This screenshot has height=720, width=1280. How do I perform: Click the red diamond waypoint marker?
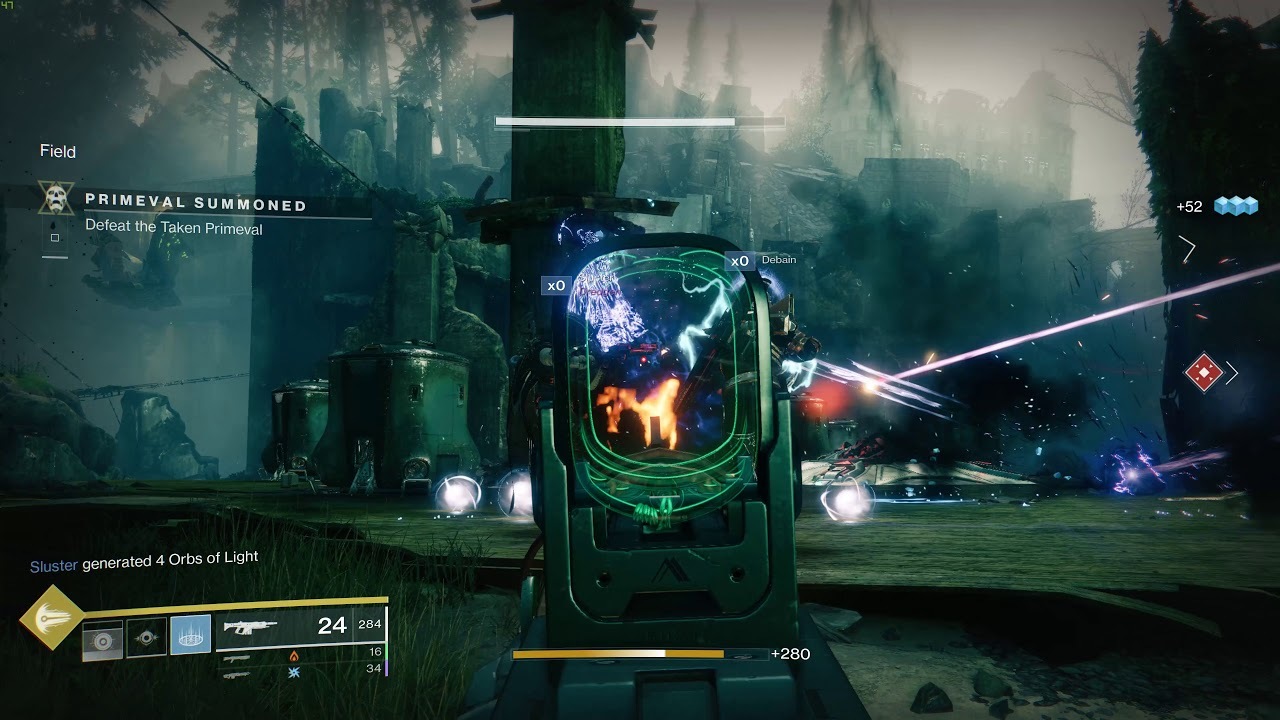pos(1204,374)
